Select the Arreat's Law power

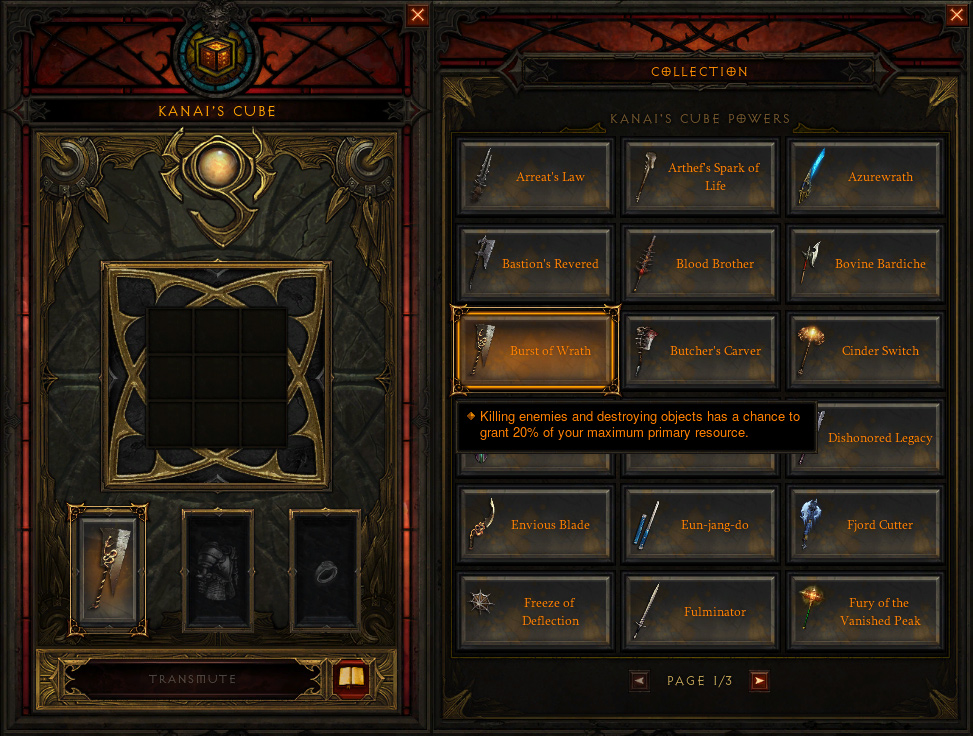(x=535, y=177)
